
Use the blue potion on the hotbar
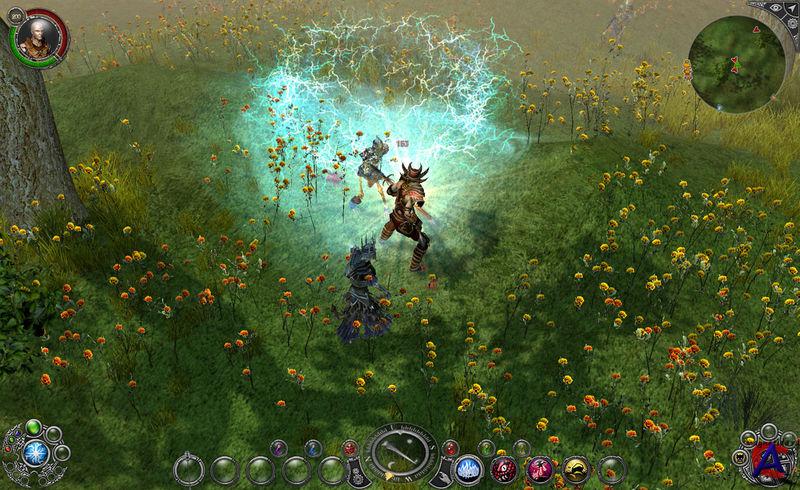pos(314,448)
